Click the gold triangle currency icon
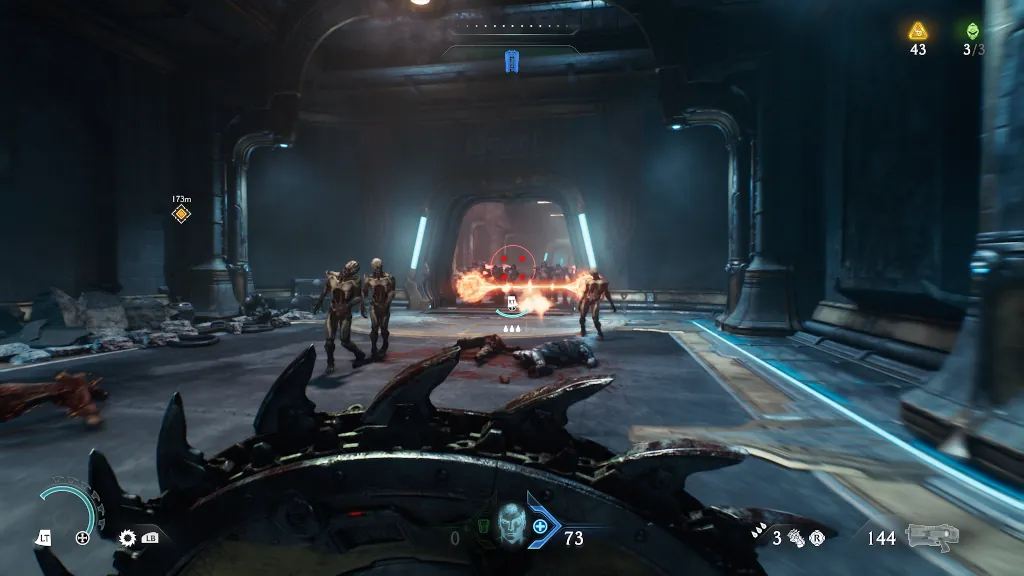Viewport: 1024px width, 576px height. [x=918, y=30]
